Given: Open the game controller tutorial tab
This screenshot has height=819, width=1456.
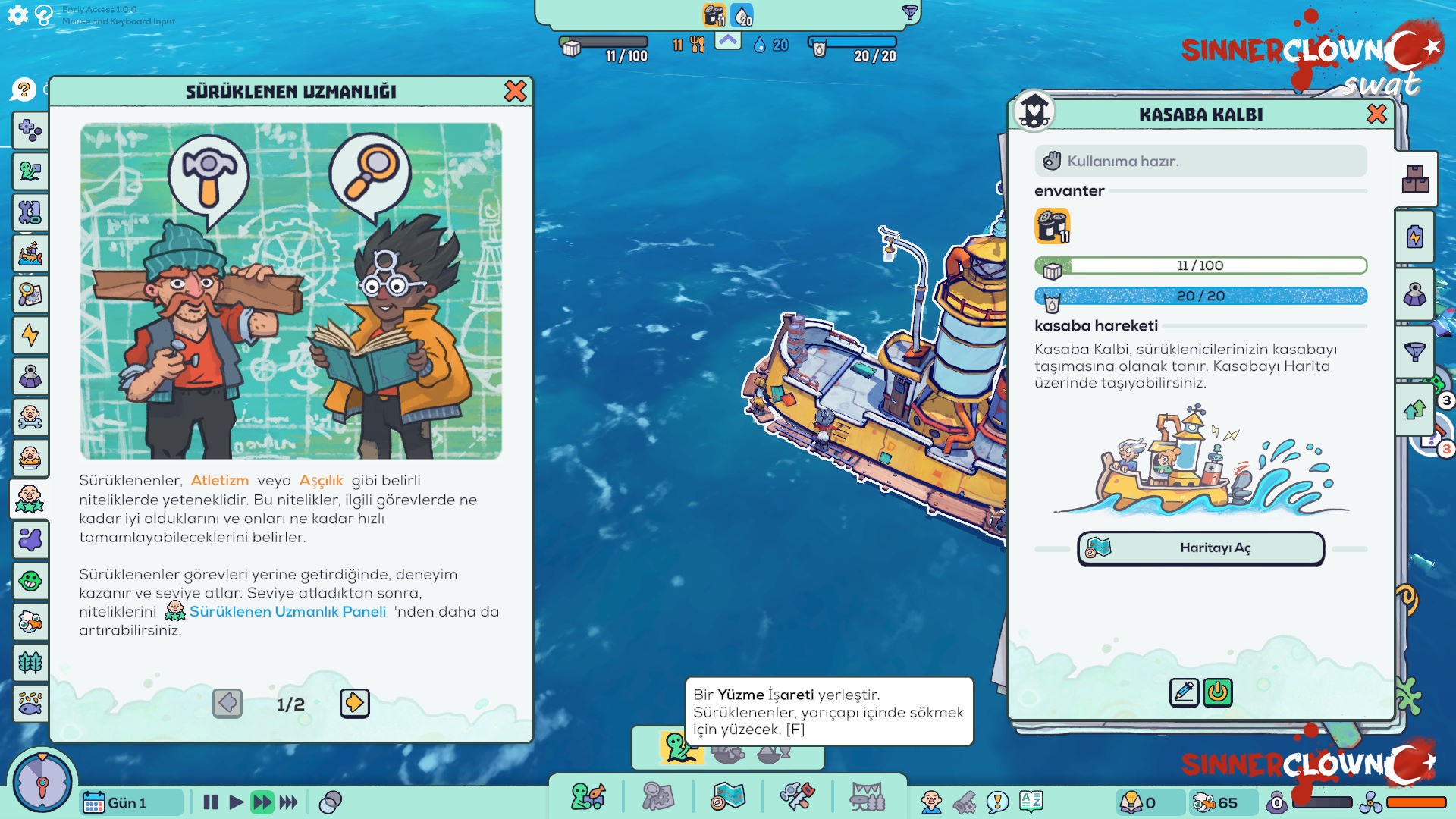Looking at the screenshot, I should (x=30, y=130).
